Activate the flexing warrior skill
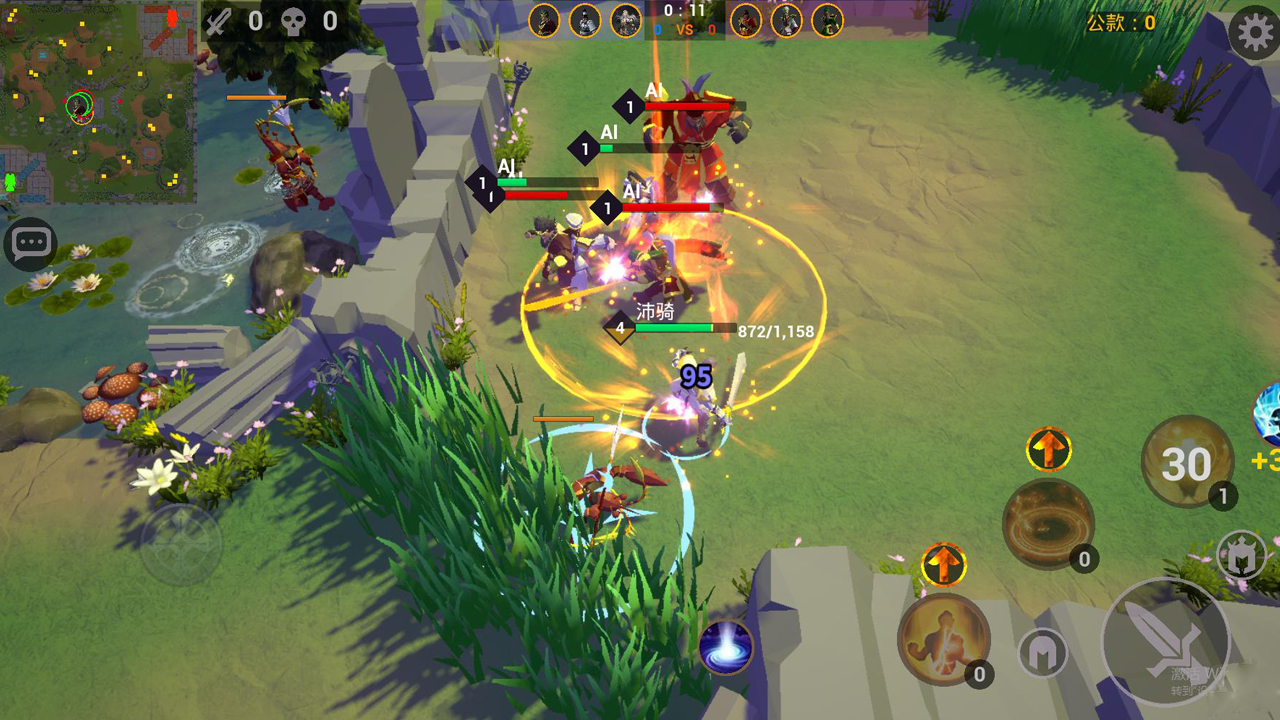Screen dimensions: 1280x720 click(943, 640)
